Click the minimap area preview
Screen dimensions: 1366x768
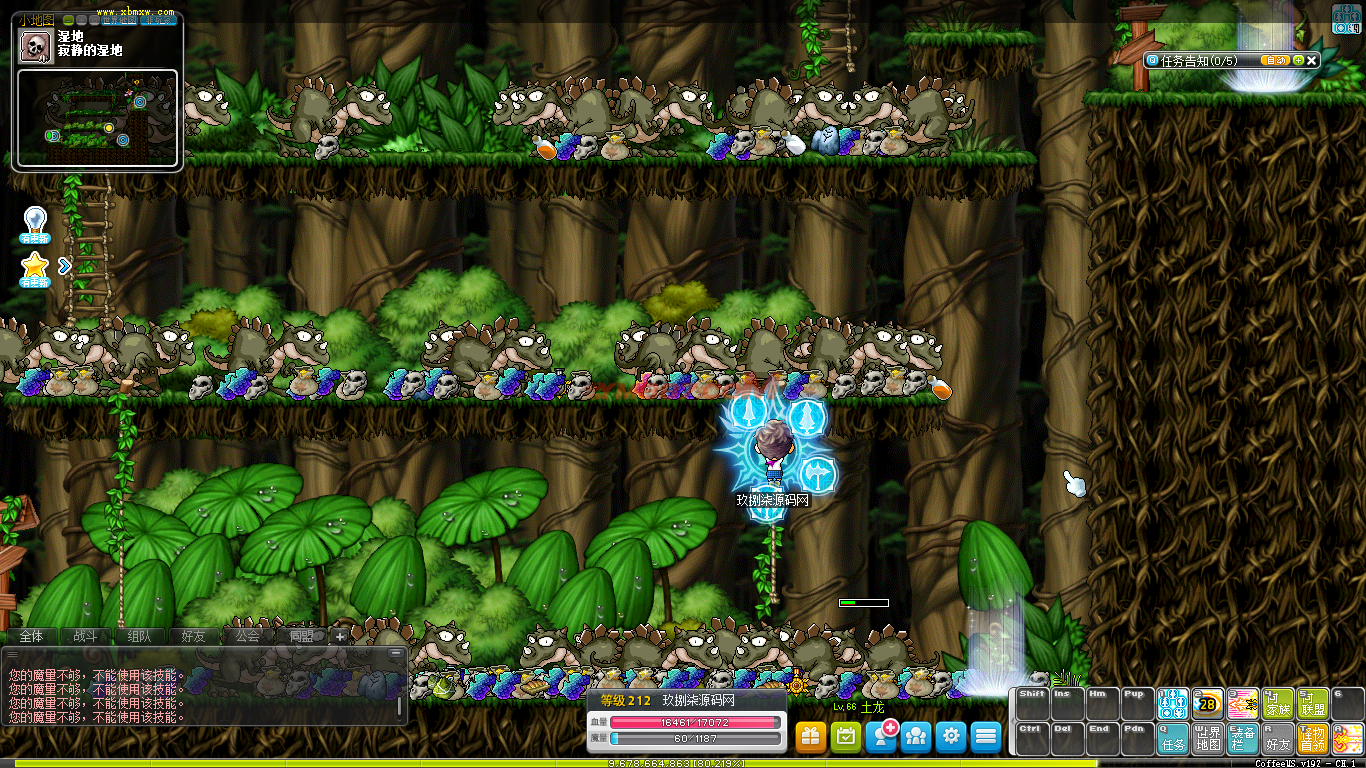pos(97,118)
